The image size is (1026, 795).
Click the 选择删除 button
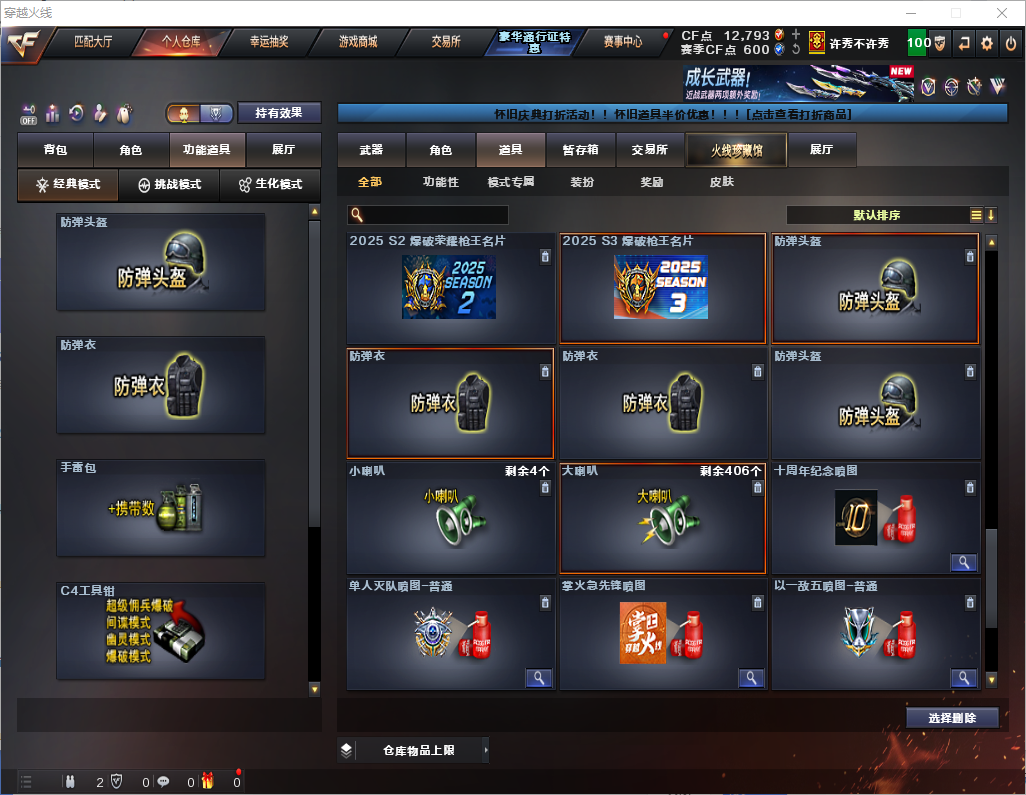(x=952, y=718)
